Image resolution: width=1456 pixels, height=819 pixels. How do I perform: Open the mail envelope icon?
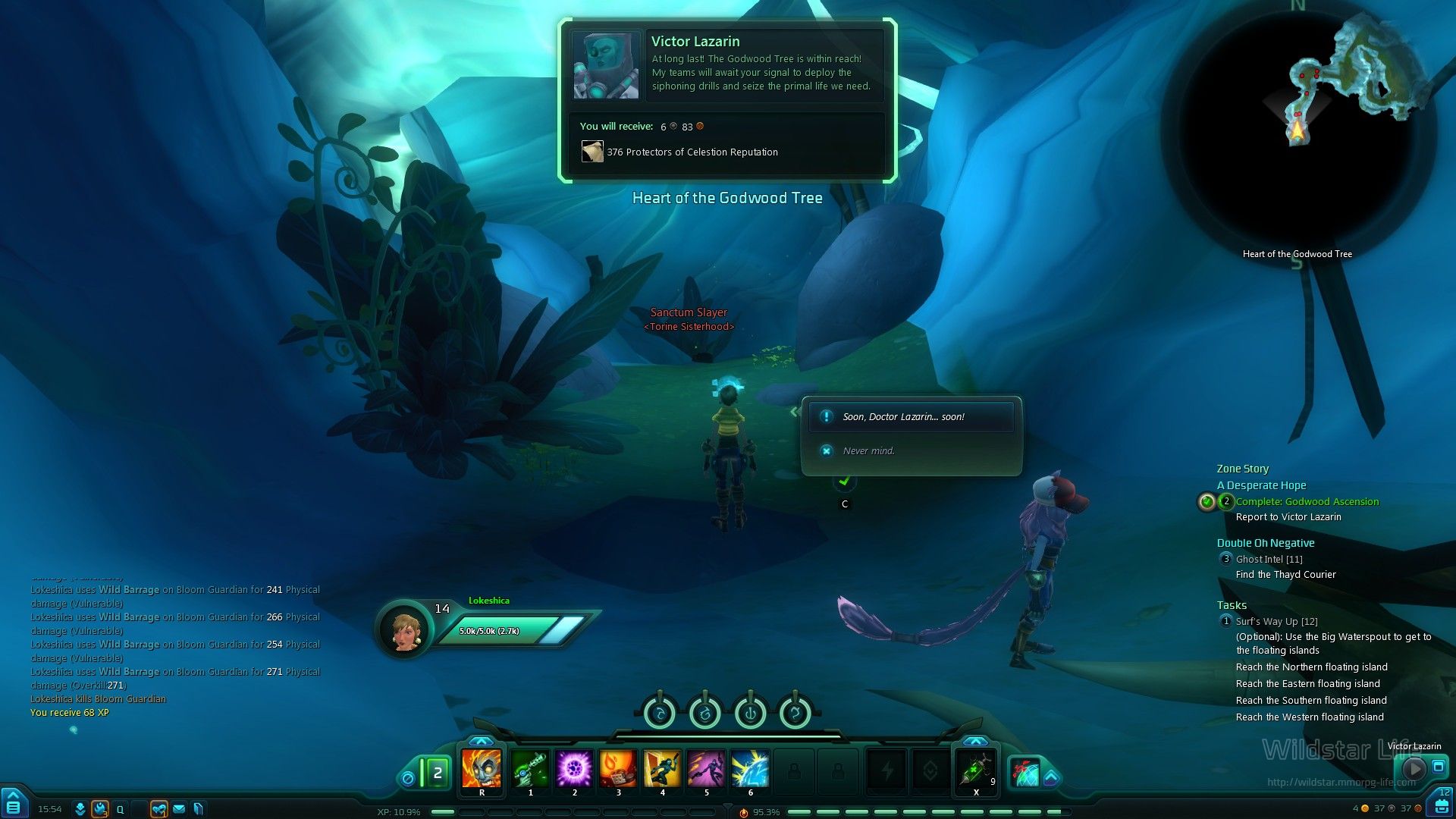(179, 809)
